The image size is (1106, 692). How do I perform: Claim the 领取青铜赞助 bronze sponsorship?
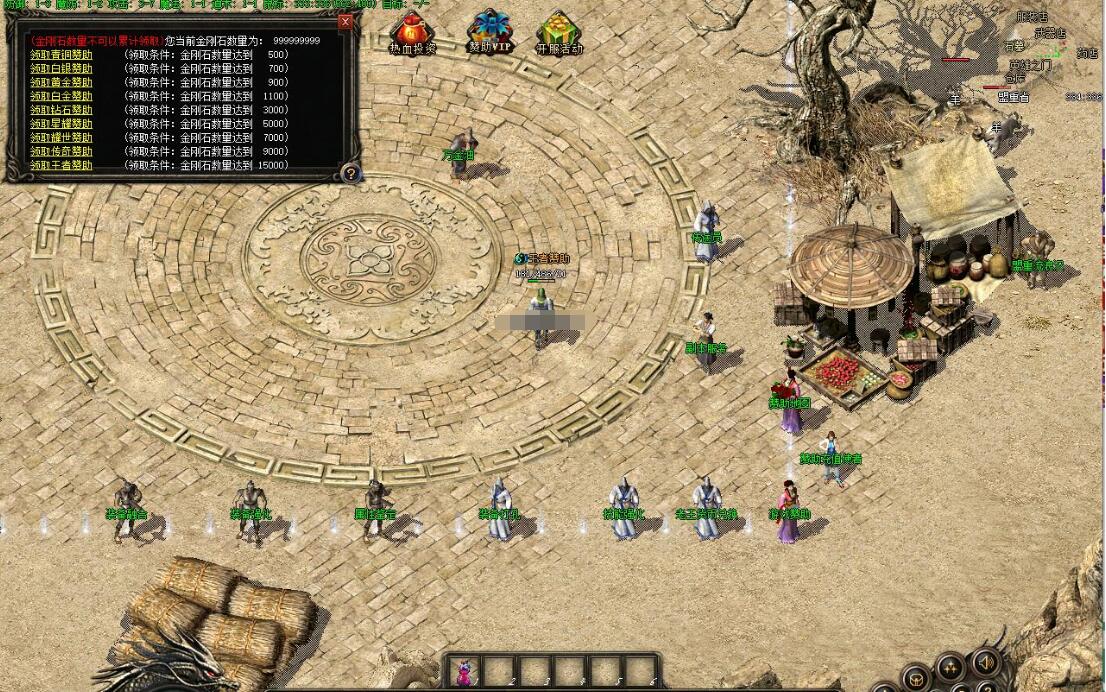click(x=61, y=54)
